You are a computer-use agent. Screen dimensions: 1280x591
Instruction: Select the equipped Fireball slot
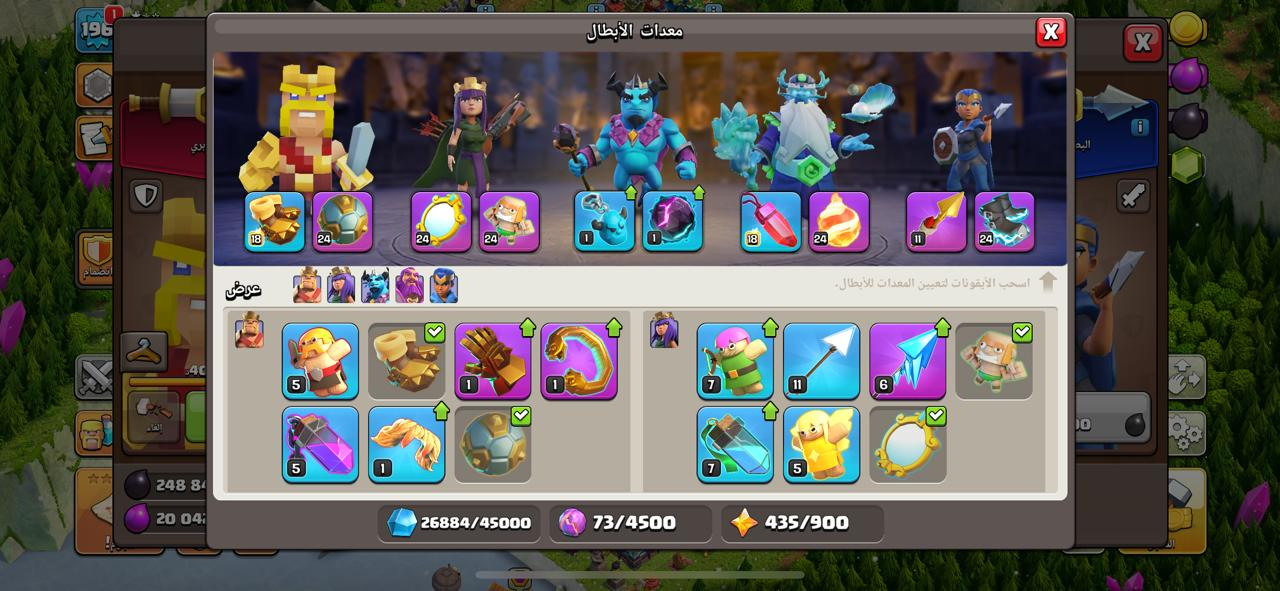[838, 221]
